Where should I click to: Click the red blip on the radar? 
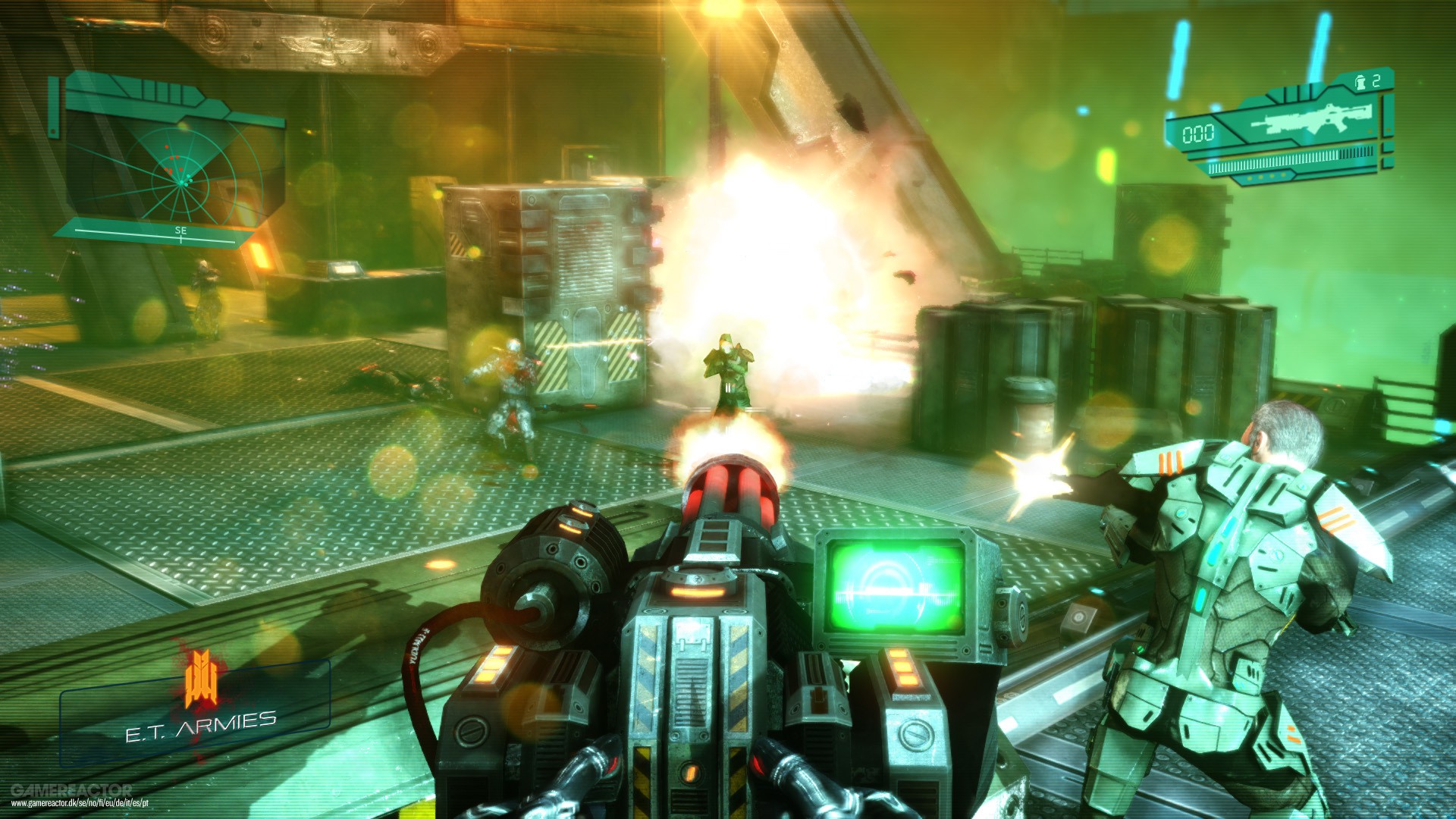click(x=167, y=146)
